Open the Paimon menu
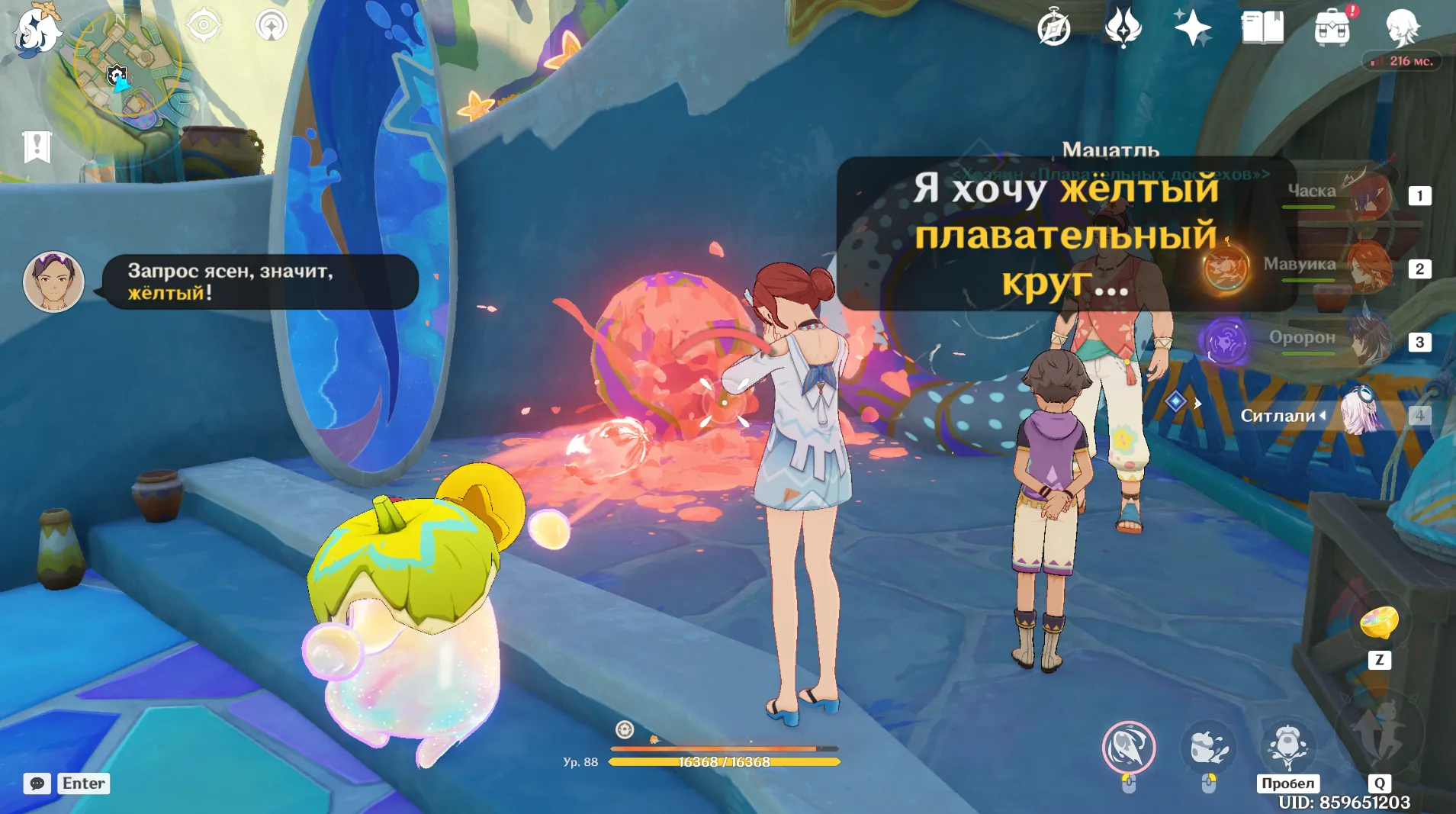Image resolution: width=1456 pixels, height=814 pixels. click(x=35, y=31)
